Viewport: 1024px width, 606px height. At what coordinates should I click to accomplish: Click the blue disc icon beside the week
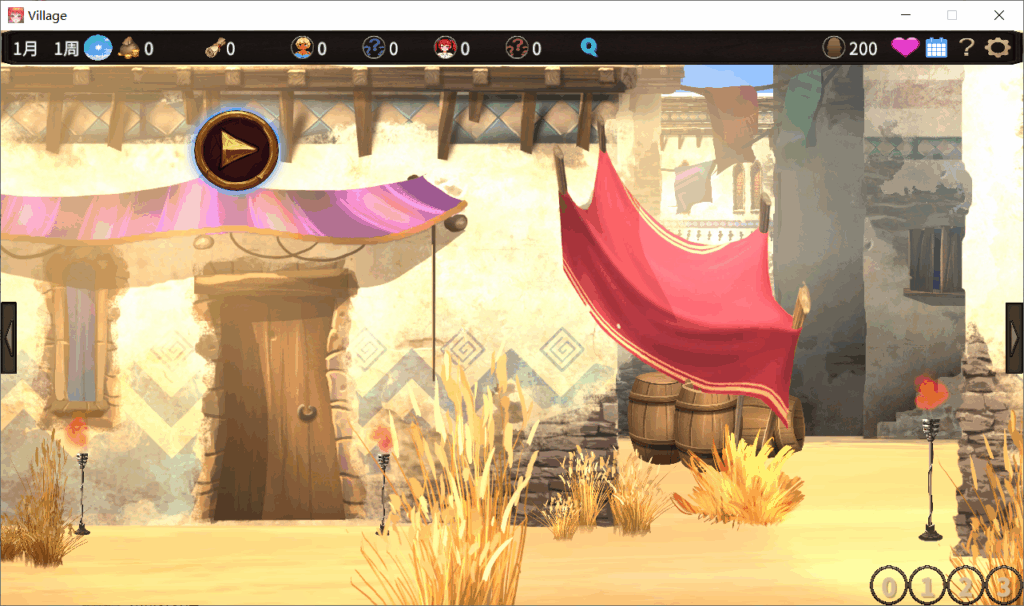click(x=97, y=47)
